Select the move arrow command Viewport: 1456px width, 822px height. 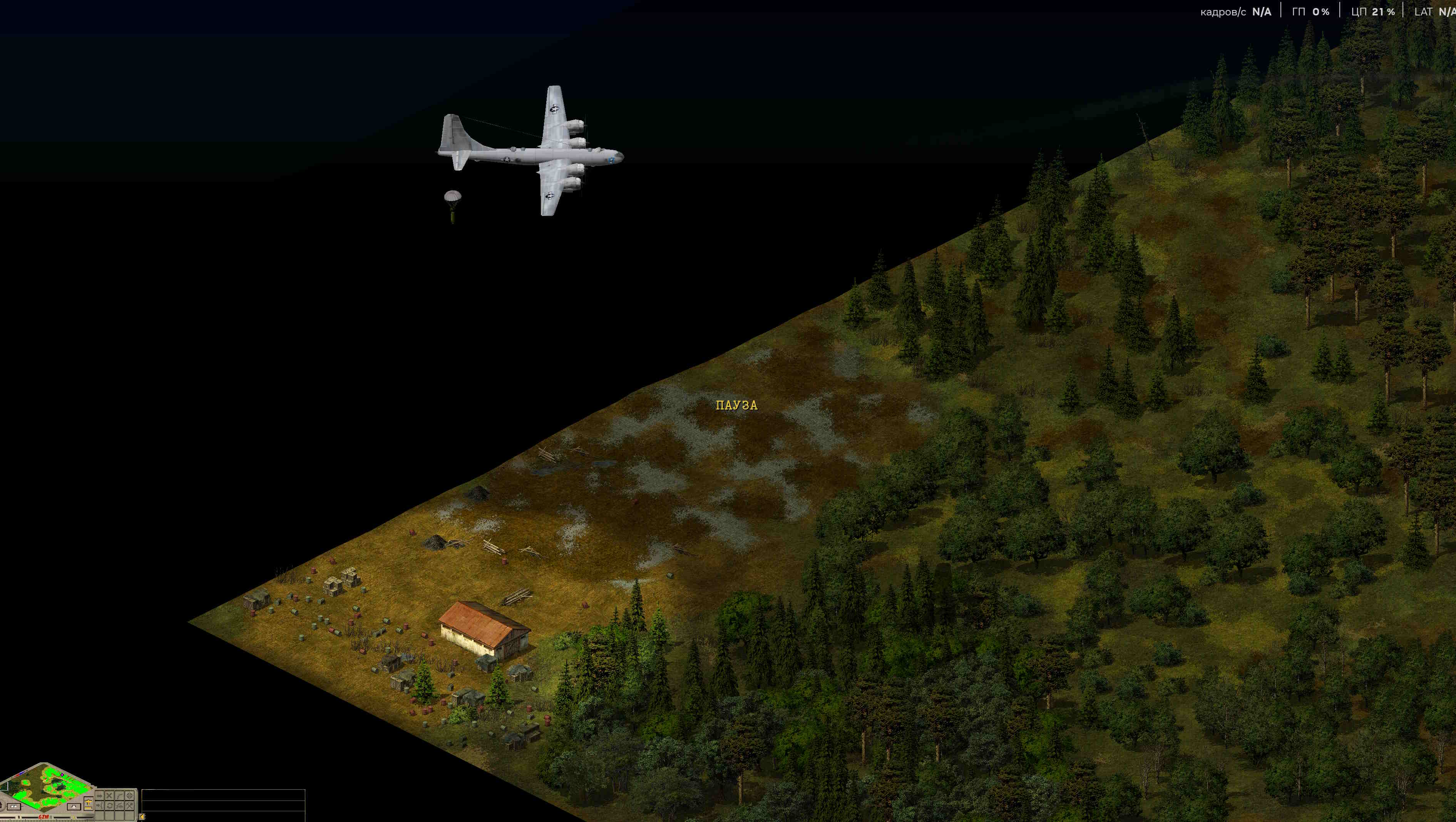99,796
